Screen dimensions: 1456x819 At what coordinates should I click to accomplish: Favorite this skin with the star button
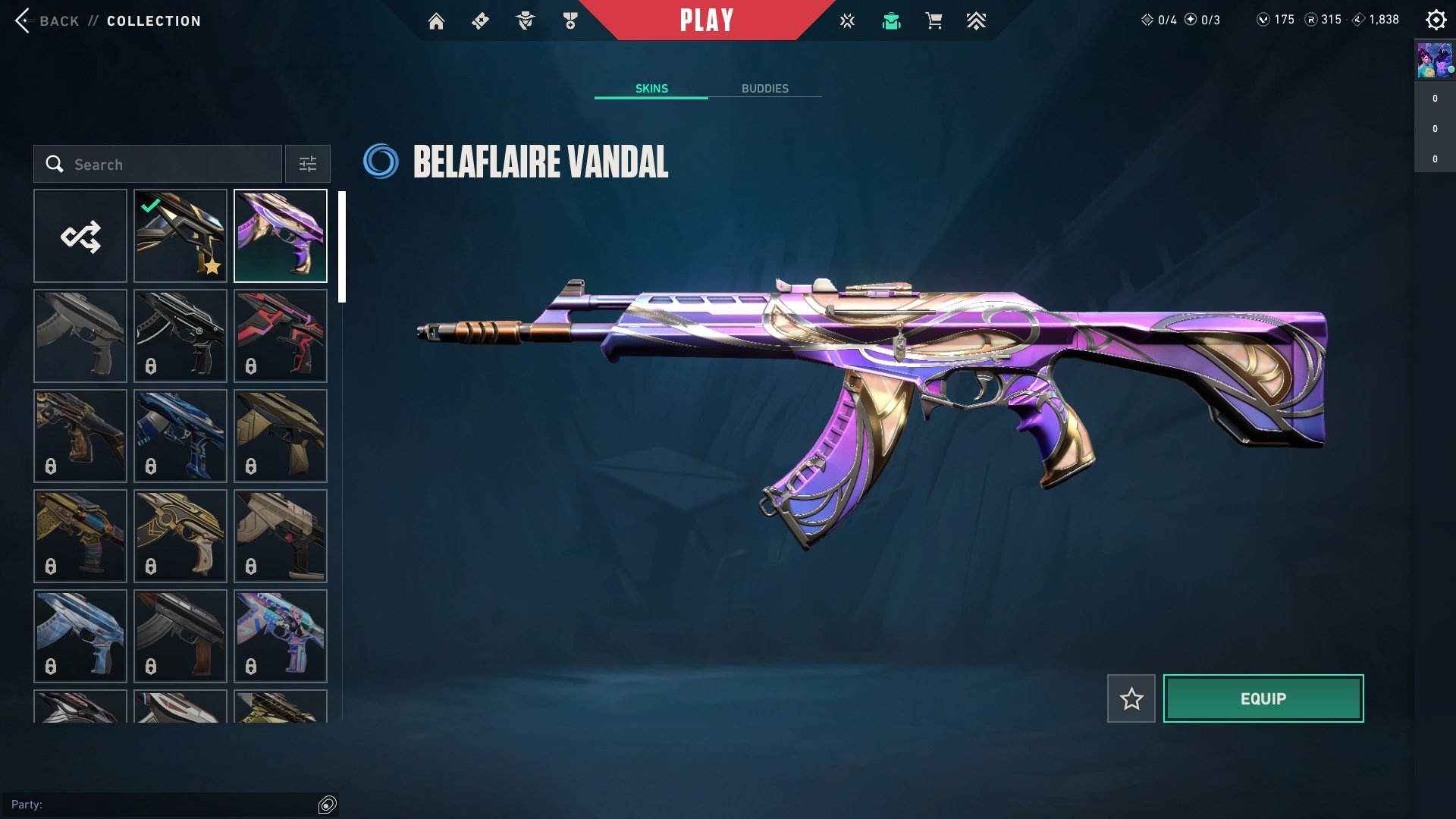(1131, 698)
